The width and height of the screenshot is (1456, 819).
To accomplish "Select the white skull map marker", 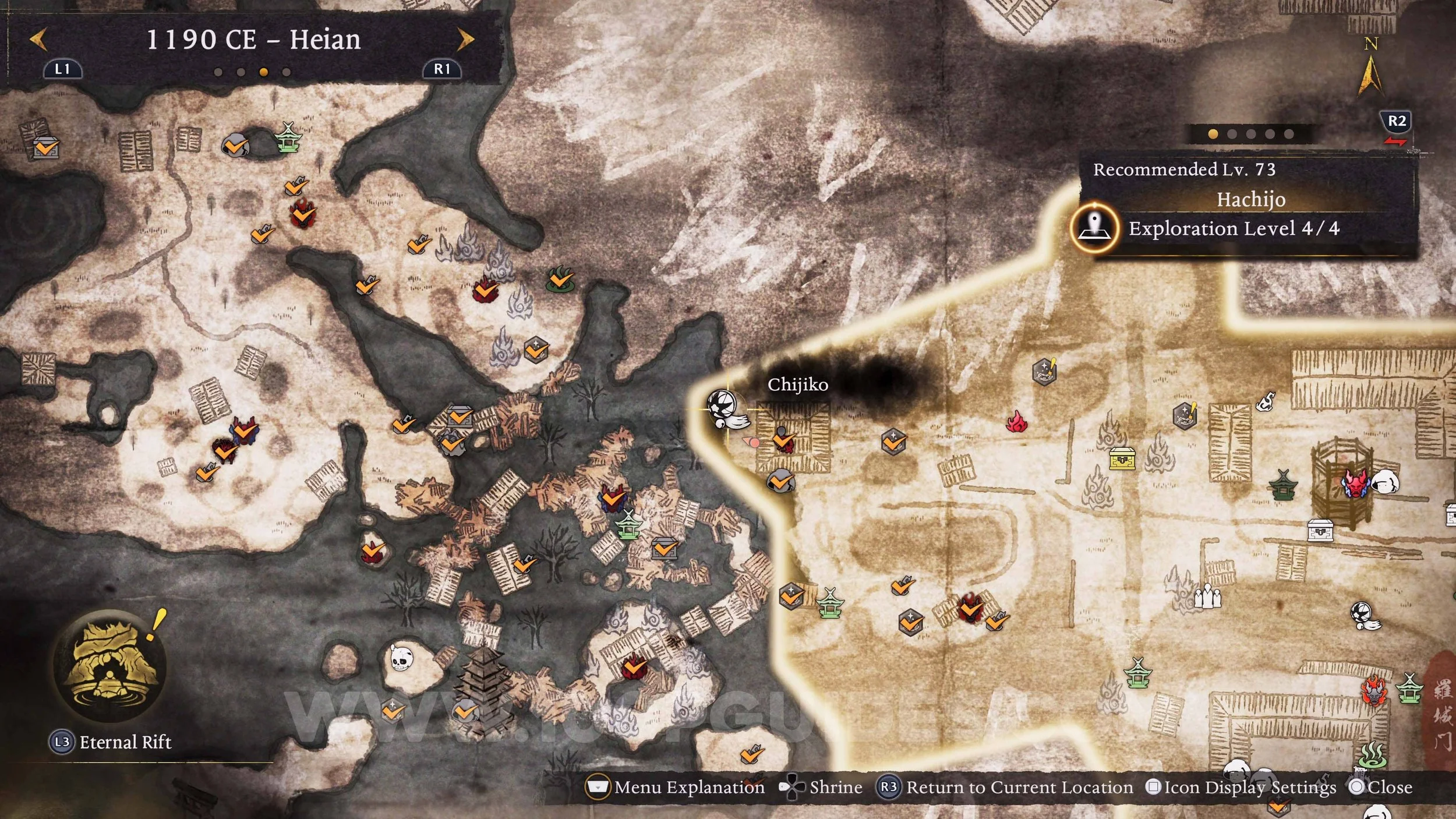I will click(400, 659).
